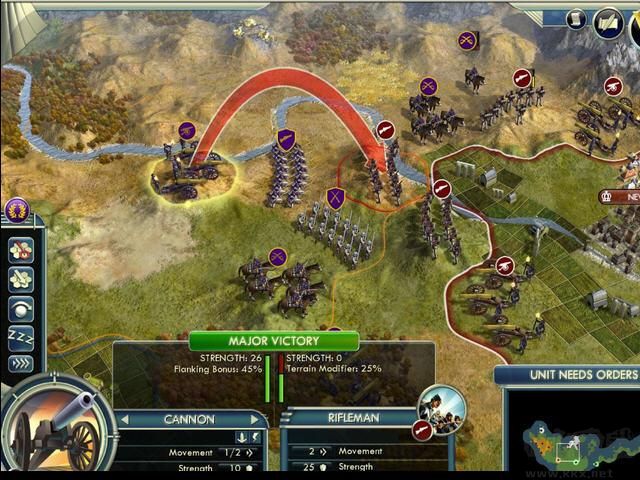Cycle to previous unit with left arrow
640x480 pixels.
(125, 420)
